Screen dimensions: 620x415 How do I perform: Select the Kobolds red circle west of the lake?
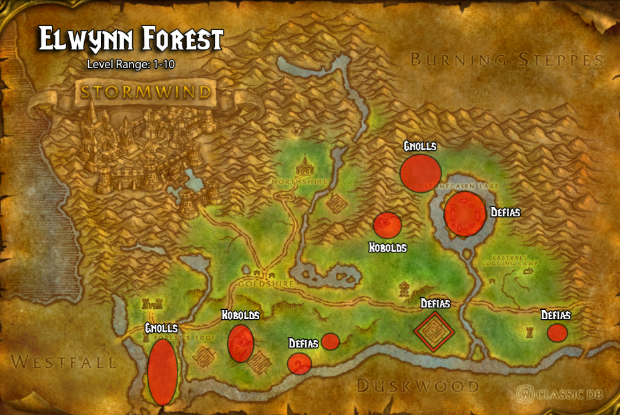[x=387, y=226]
